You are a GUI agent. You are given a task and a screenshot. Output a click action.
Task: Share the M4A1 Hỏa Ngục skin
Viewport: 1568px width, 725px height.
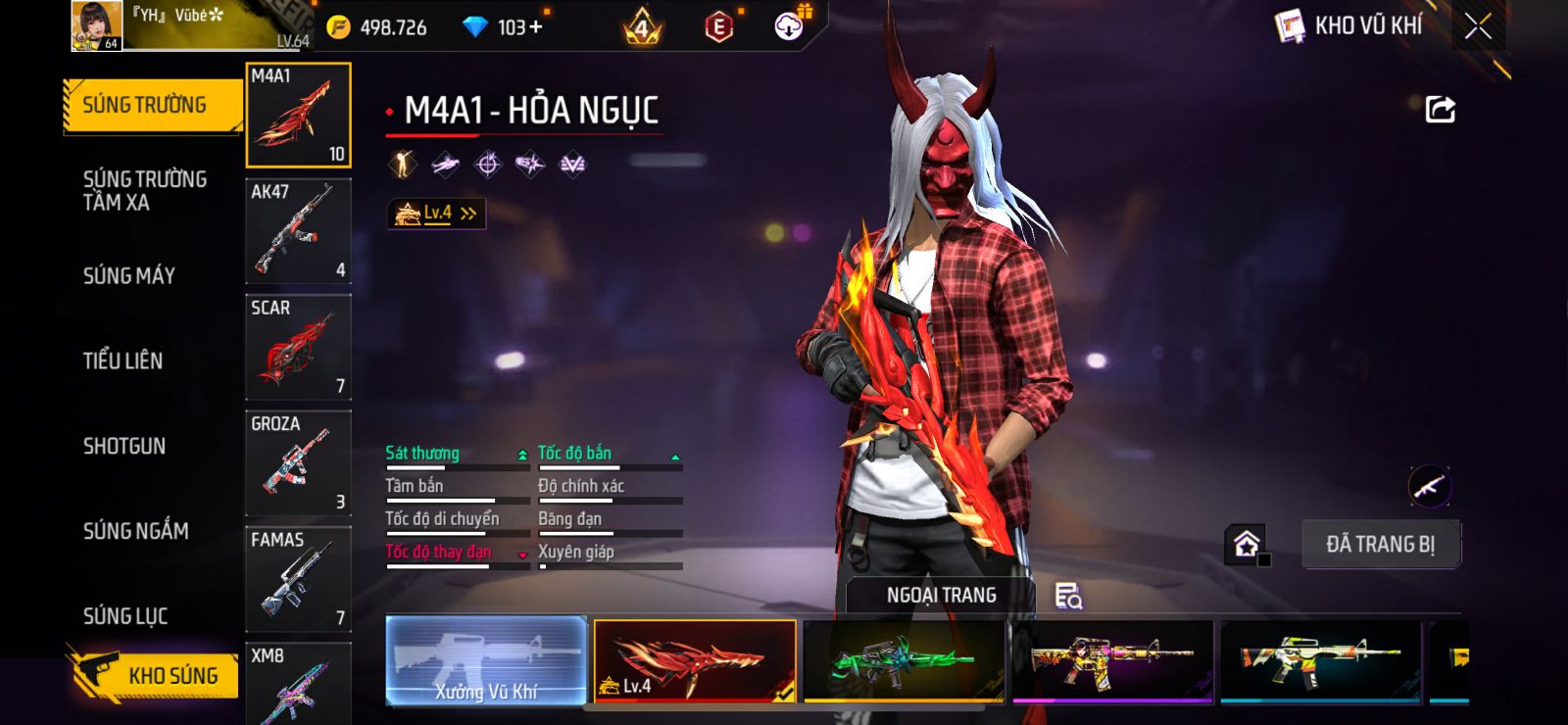[1440, 109]
